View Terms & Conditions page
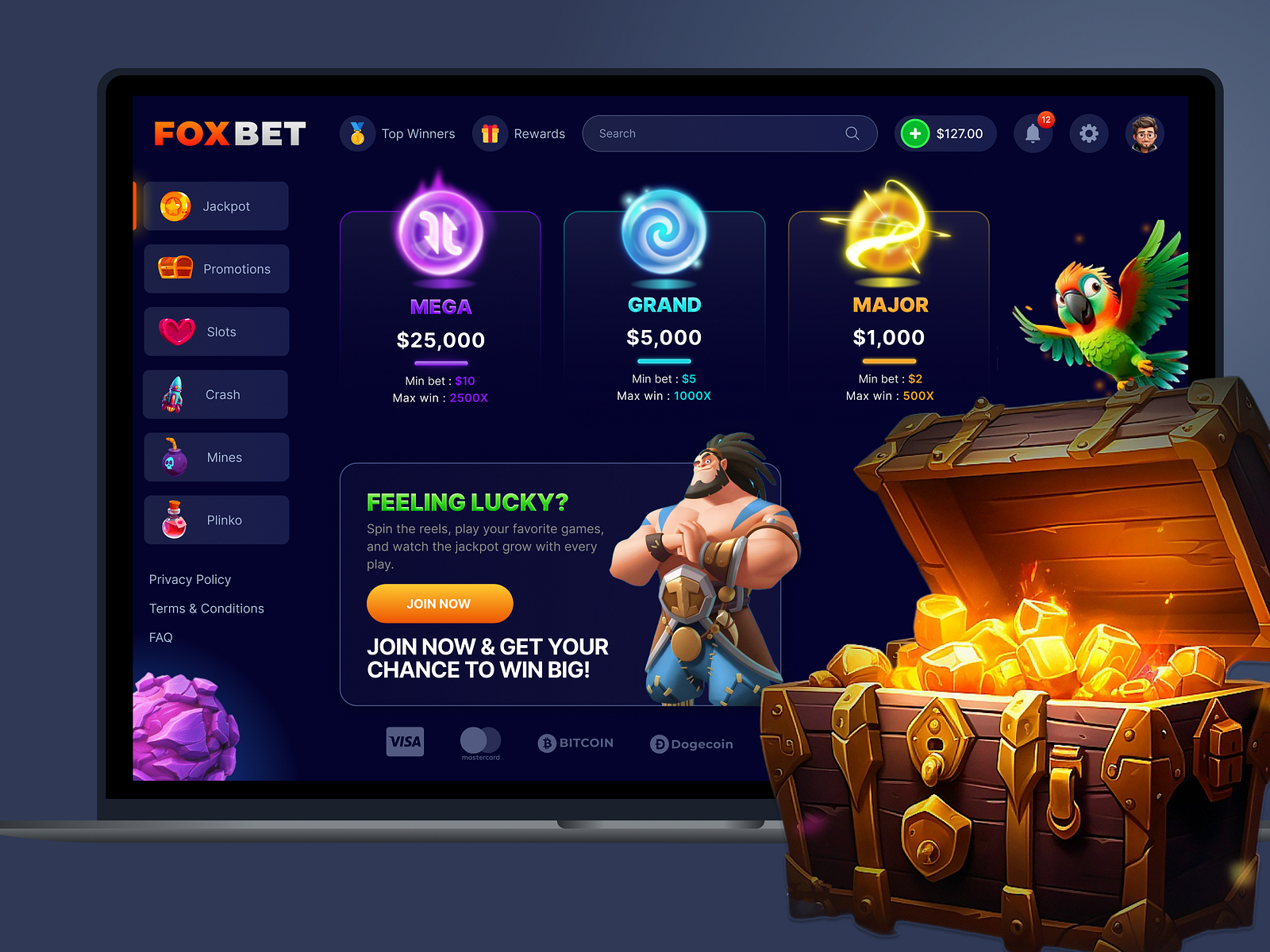 (x=206, y=608)
